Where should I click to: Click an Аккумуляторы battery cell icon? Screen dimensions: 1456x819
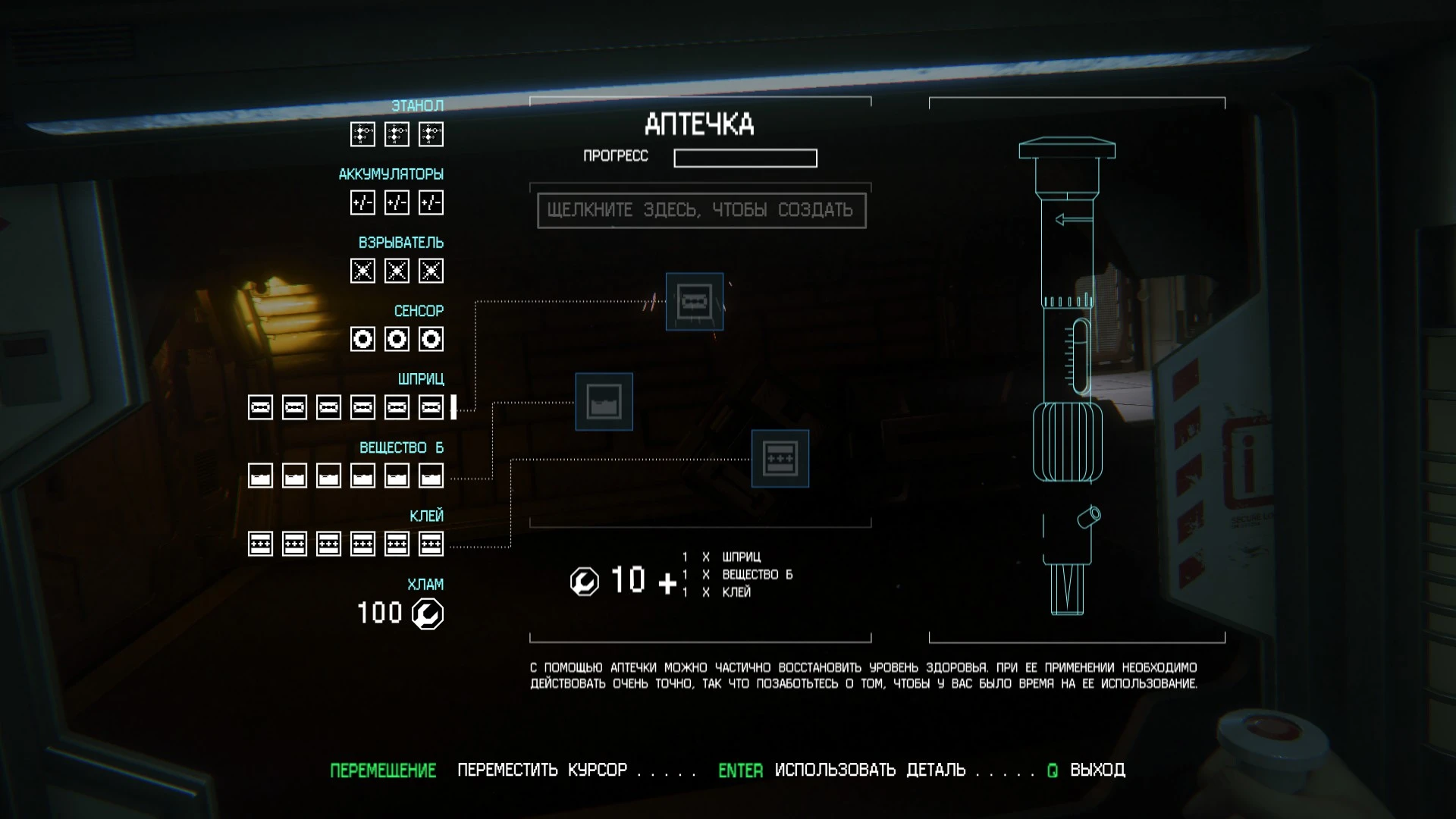pos(362,202)
